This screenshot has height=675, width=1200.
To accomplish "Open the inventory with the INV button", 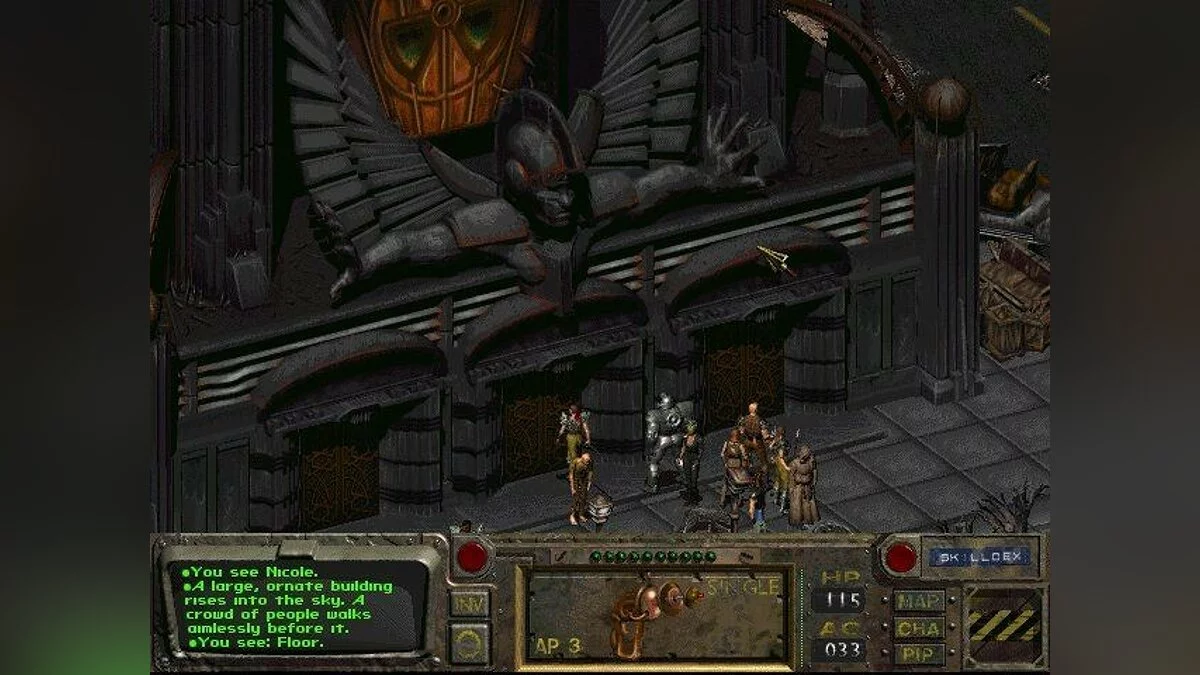I will [x=469, y=603].
